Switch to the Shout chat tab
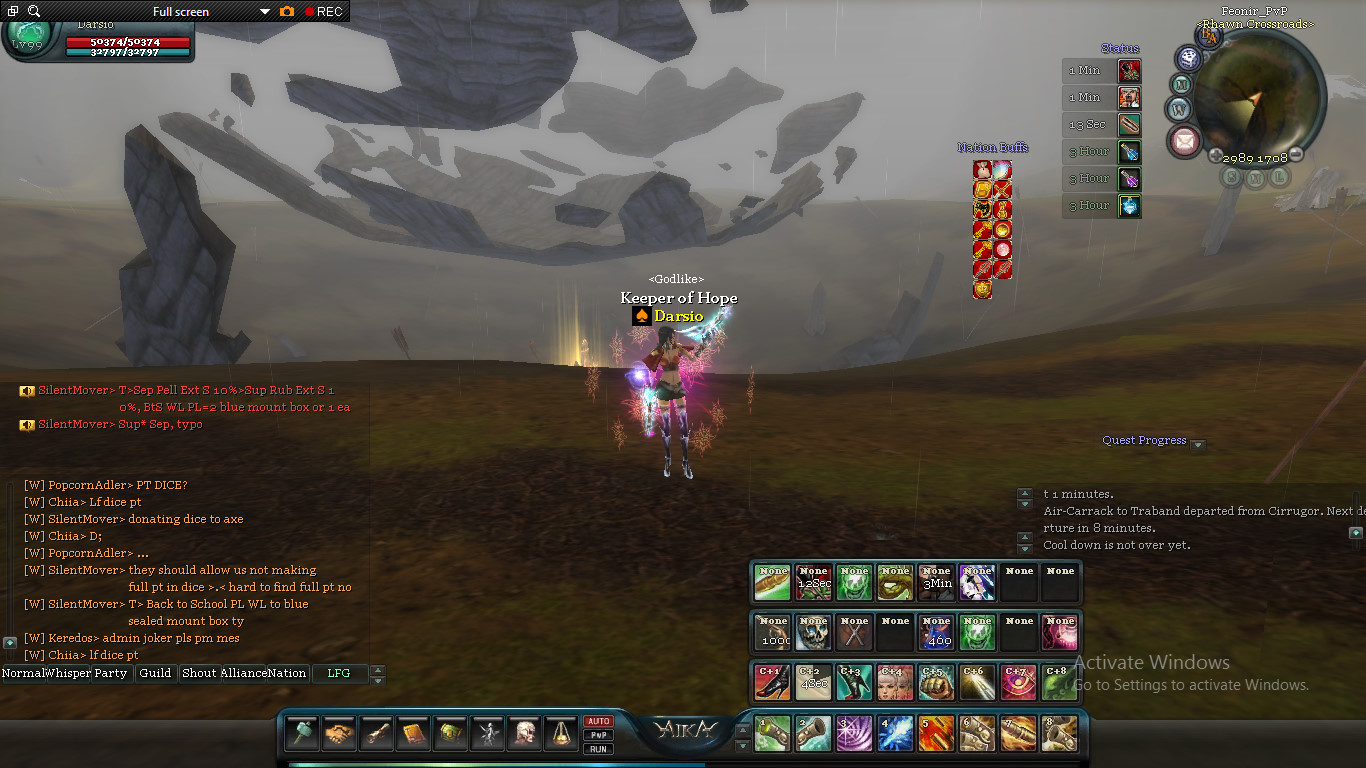The height and width of the screenshot is (768, 1366). pos(199,673)
